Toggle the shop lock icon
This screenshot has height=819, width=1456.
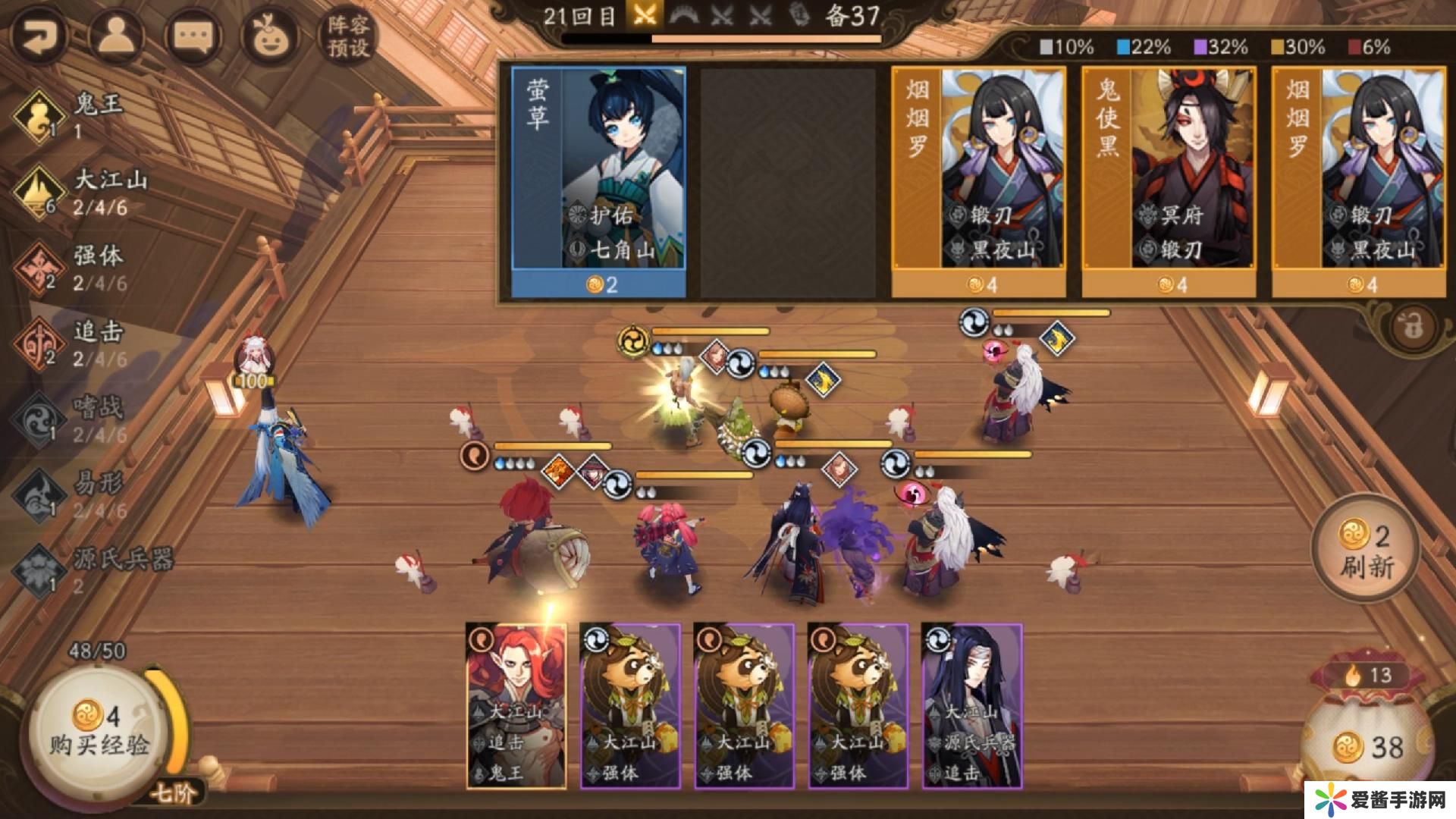point(1412,328)
